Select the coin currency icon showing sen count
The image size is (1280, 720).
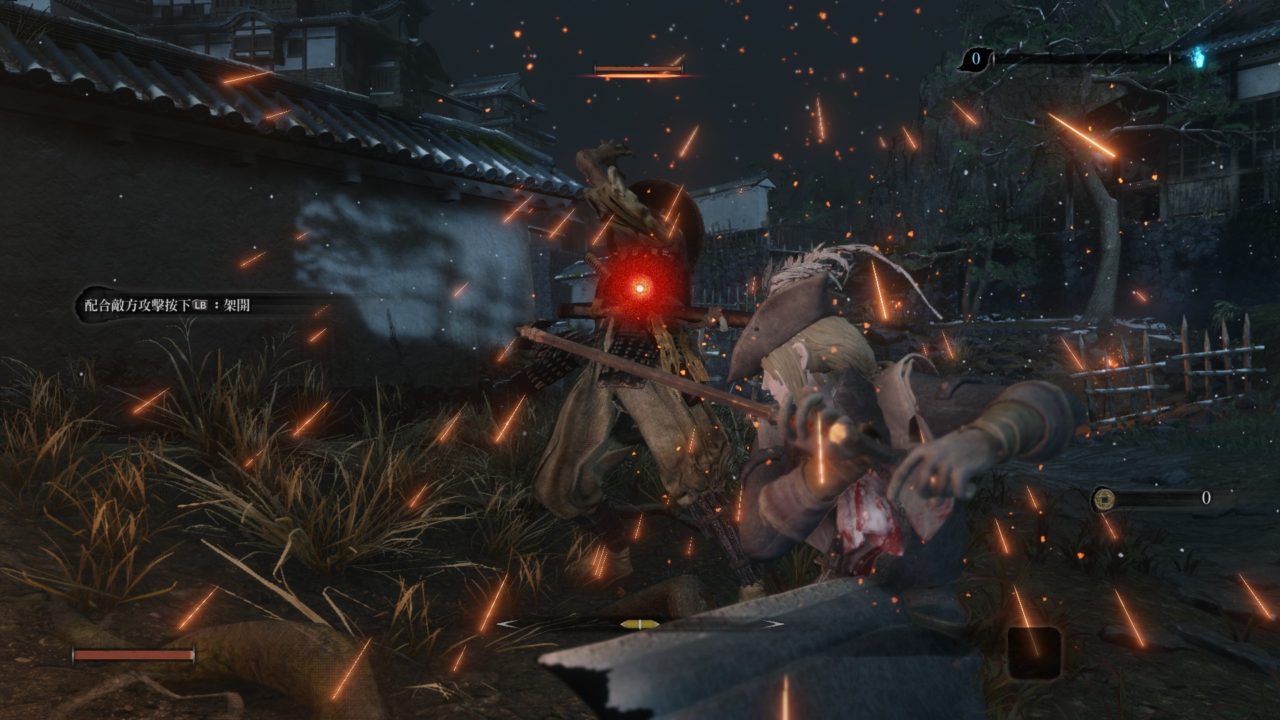click(1104, 499)
